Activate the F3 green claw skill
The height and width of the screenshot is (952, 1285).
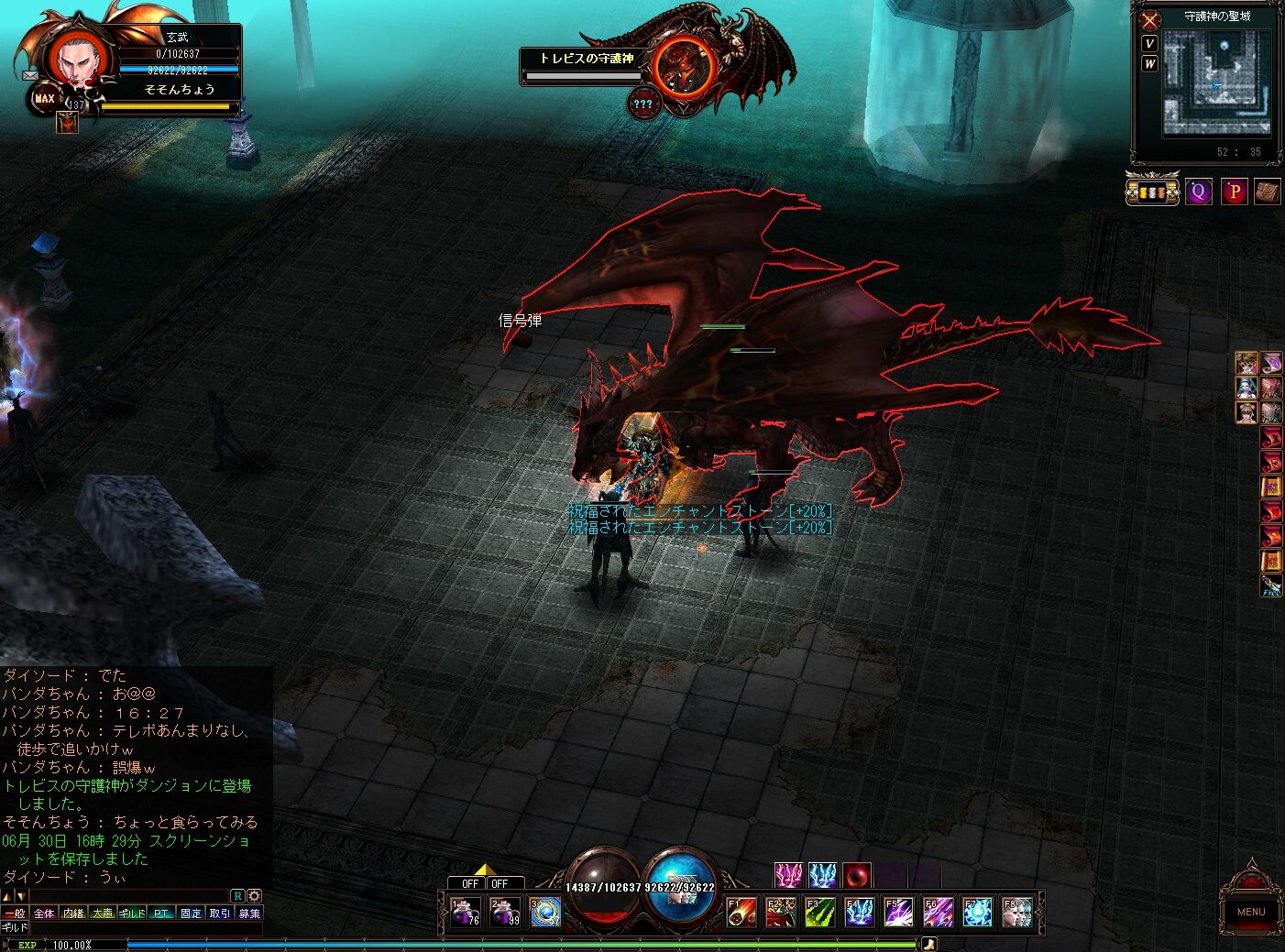819,913
